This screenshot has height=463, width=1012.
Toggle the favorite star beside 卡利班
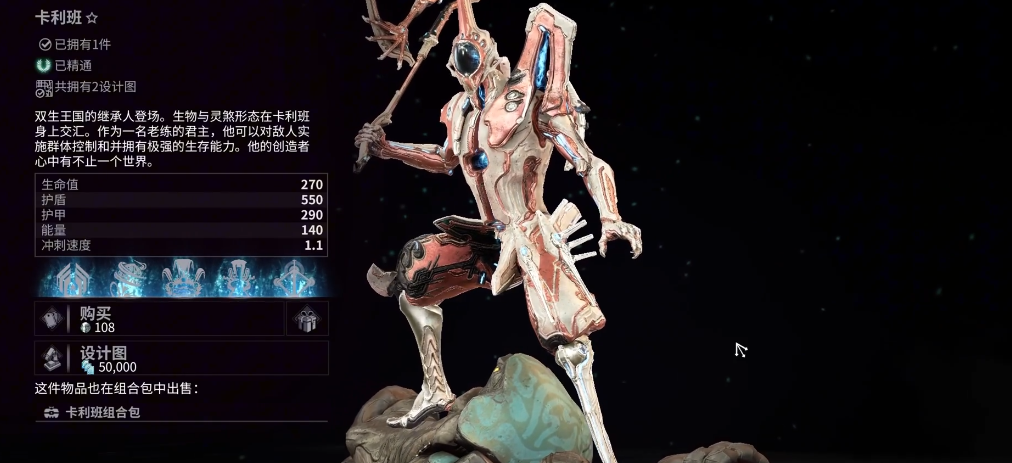tap(92, 18)
